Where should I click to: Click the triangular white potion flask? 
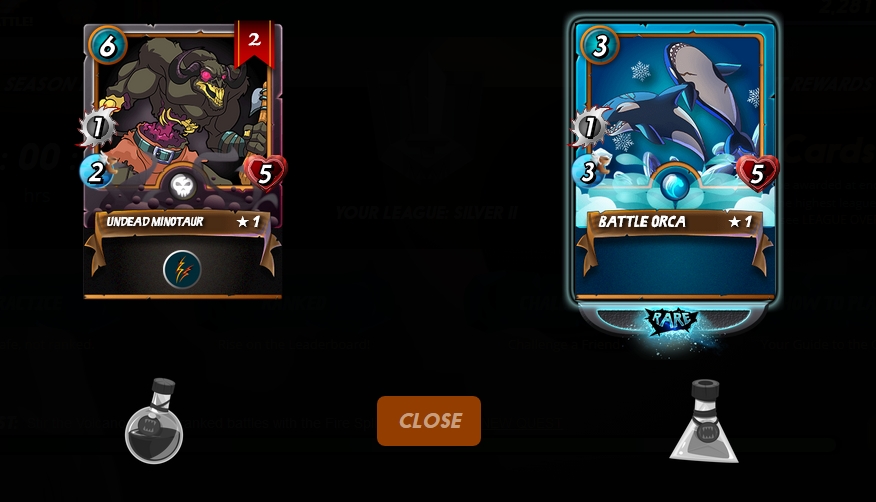[704, 423]
